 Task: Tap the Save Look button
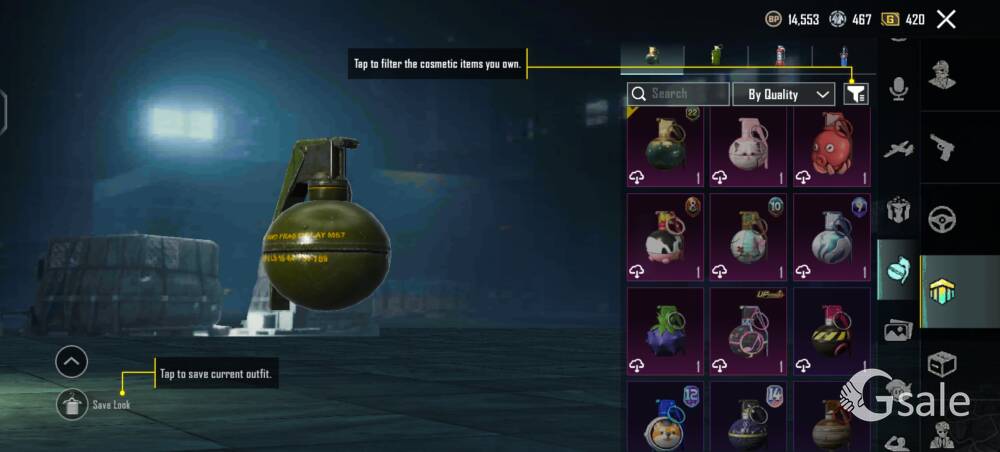pos(72,404)
